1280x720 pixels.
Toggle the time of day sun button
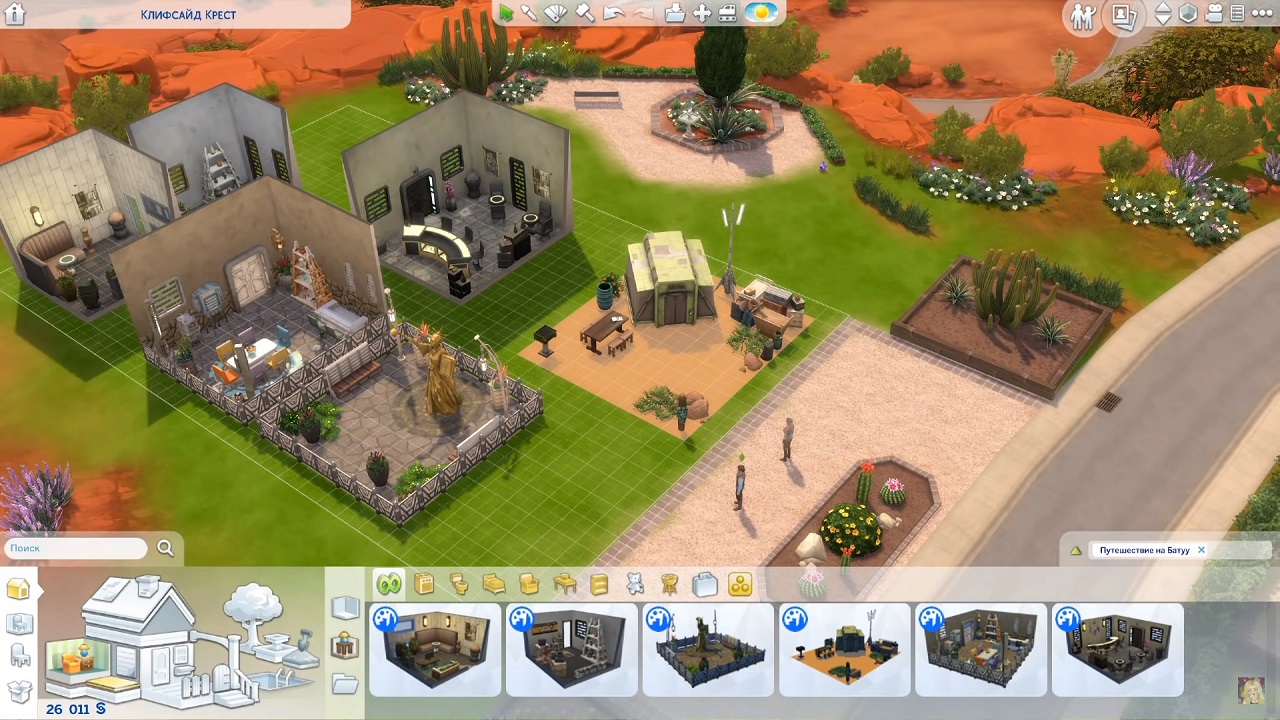(762, 13)
